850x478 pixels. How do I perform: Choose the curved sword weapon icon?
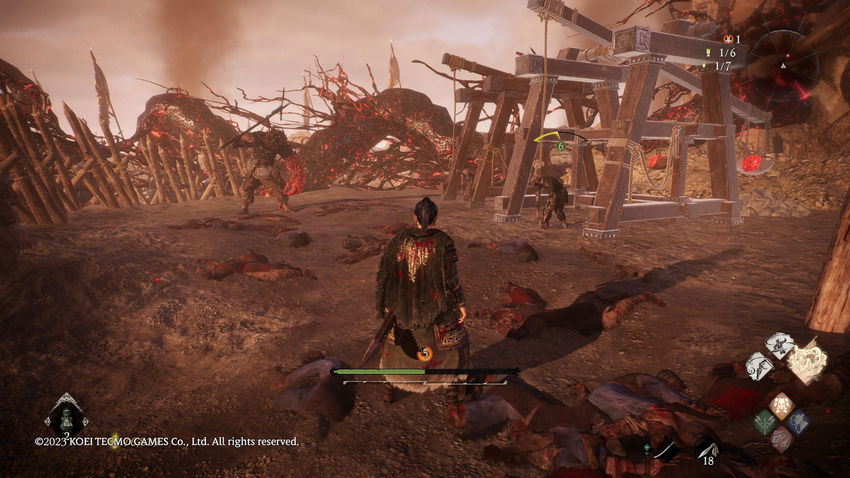tap(664, 450)
